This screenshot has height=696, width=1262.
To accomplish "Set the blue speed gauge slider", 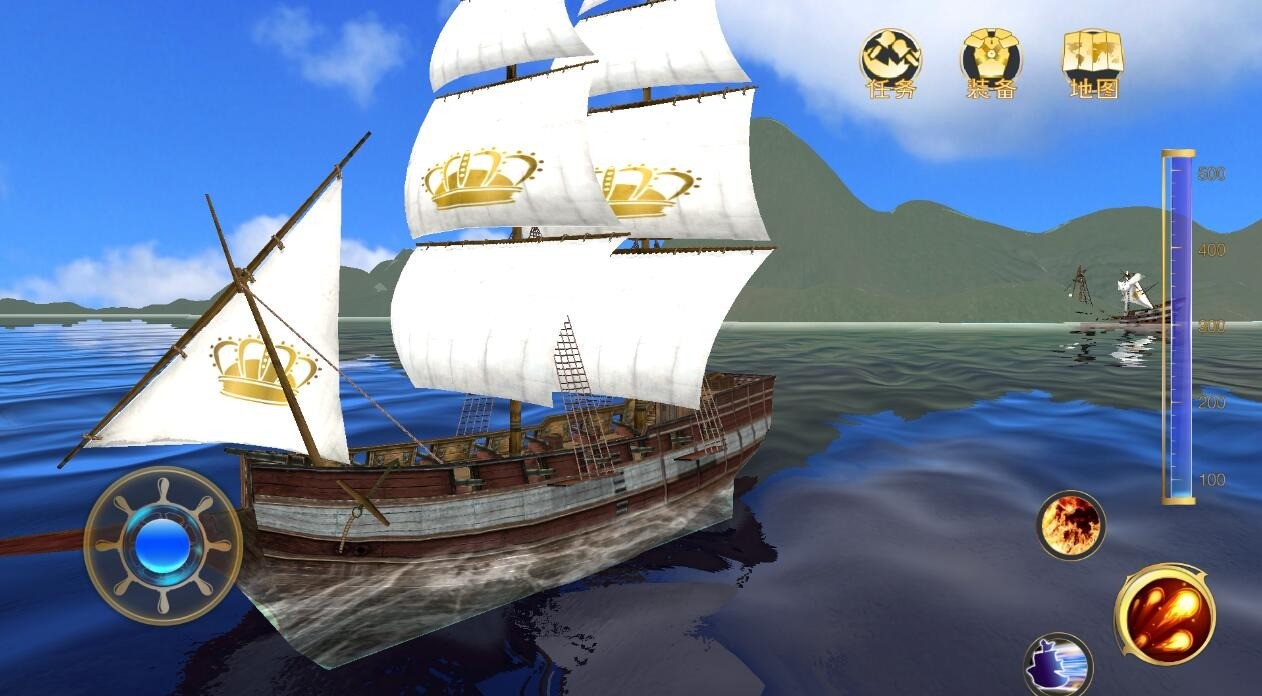I will point(1178,326).
